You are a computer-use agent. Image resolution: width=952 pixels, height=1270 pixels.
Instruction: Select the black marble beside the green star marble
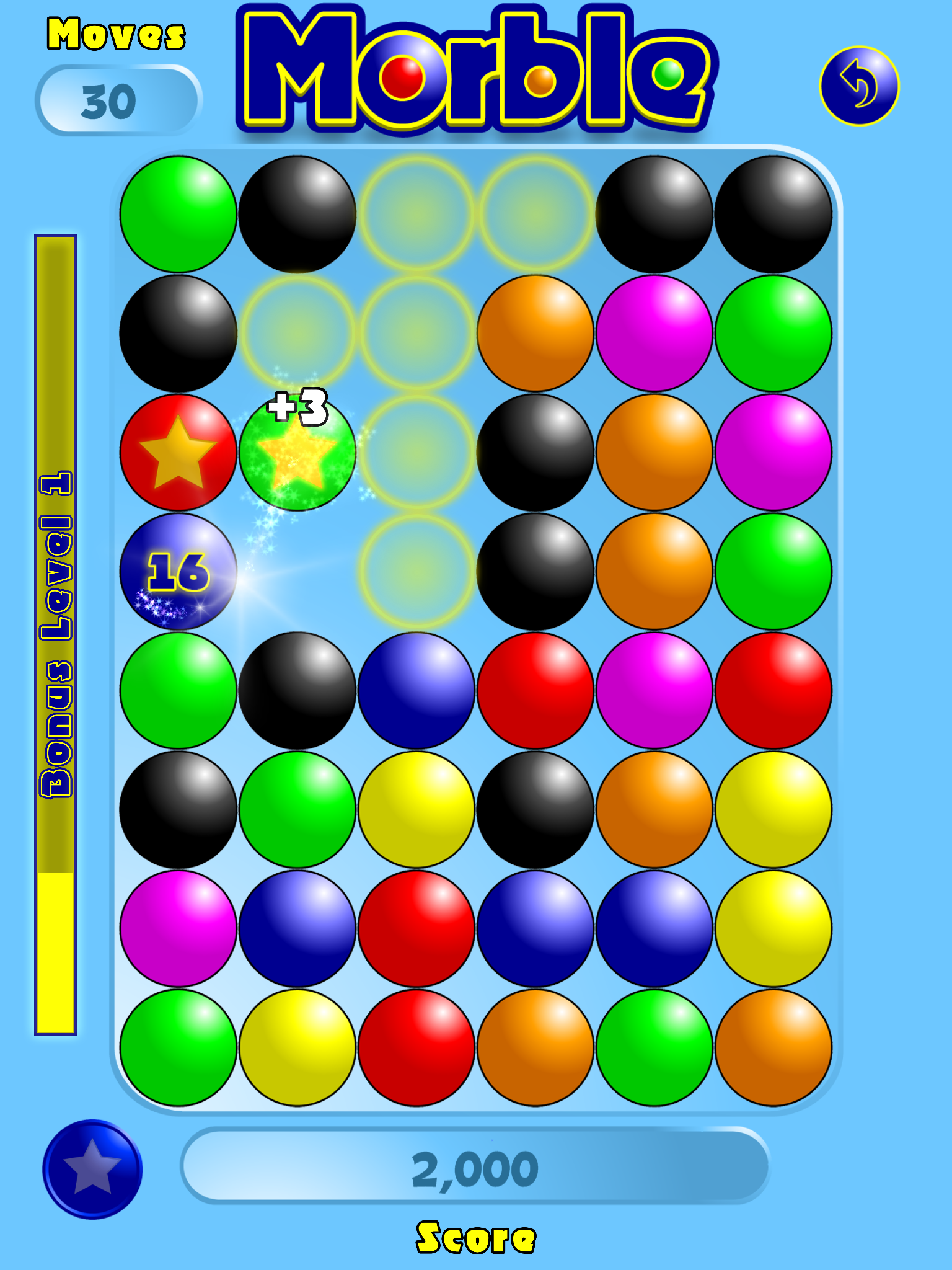(535, 452)
